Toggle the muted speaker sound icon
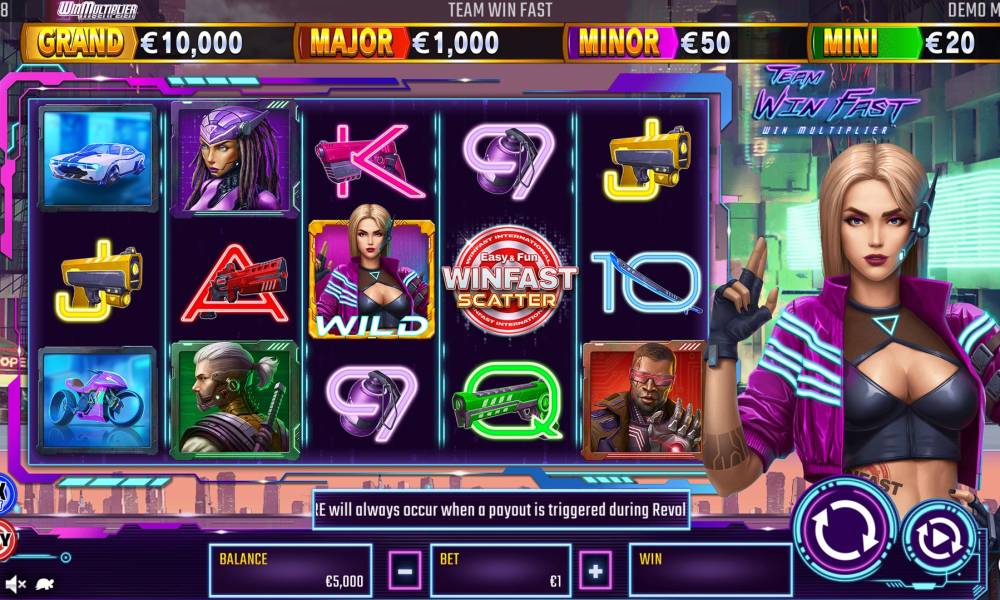This screenshot has width=1000, height=600. coord(15,583)
